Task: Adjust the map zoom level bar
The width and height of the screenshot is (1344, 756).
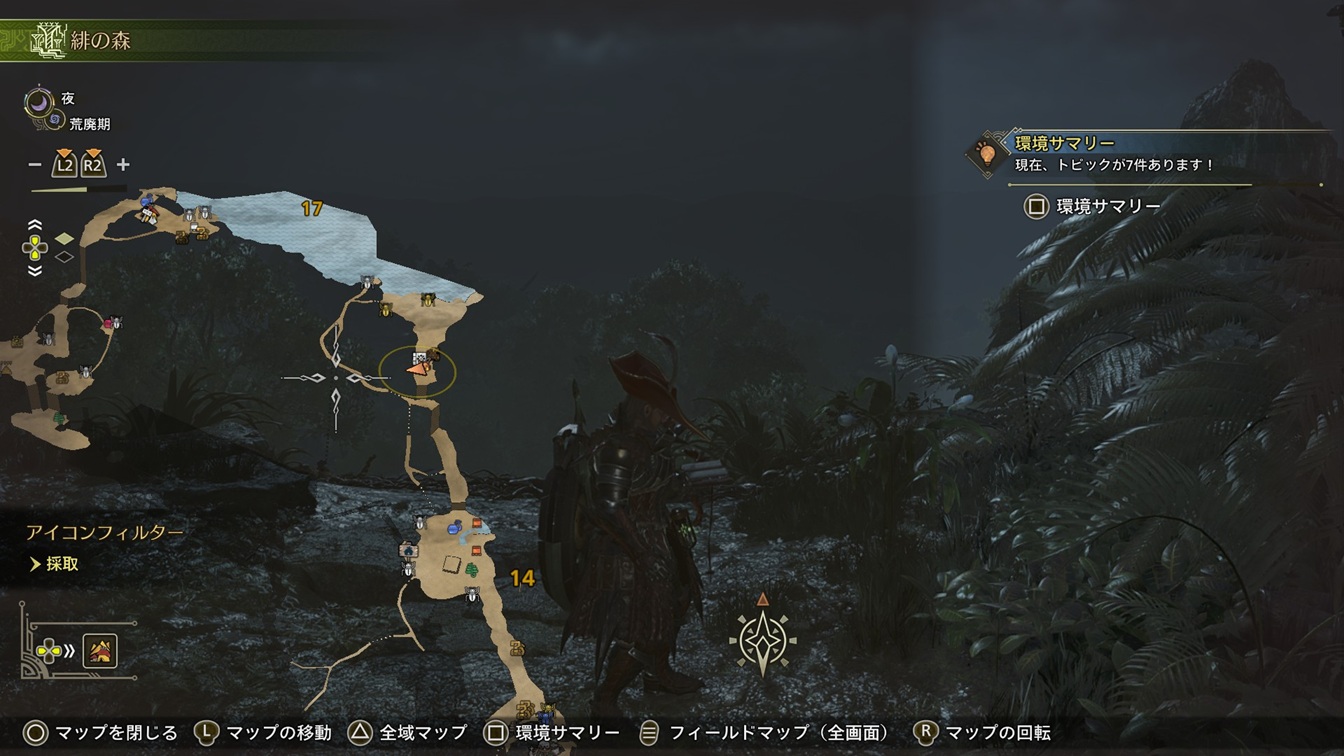Action: point(78,189)
